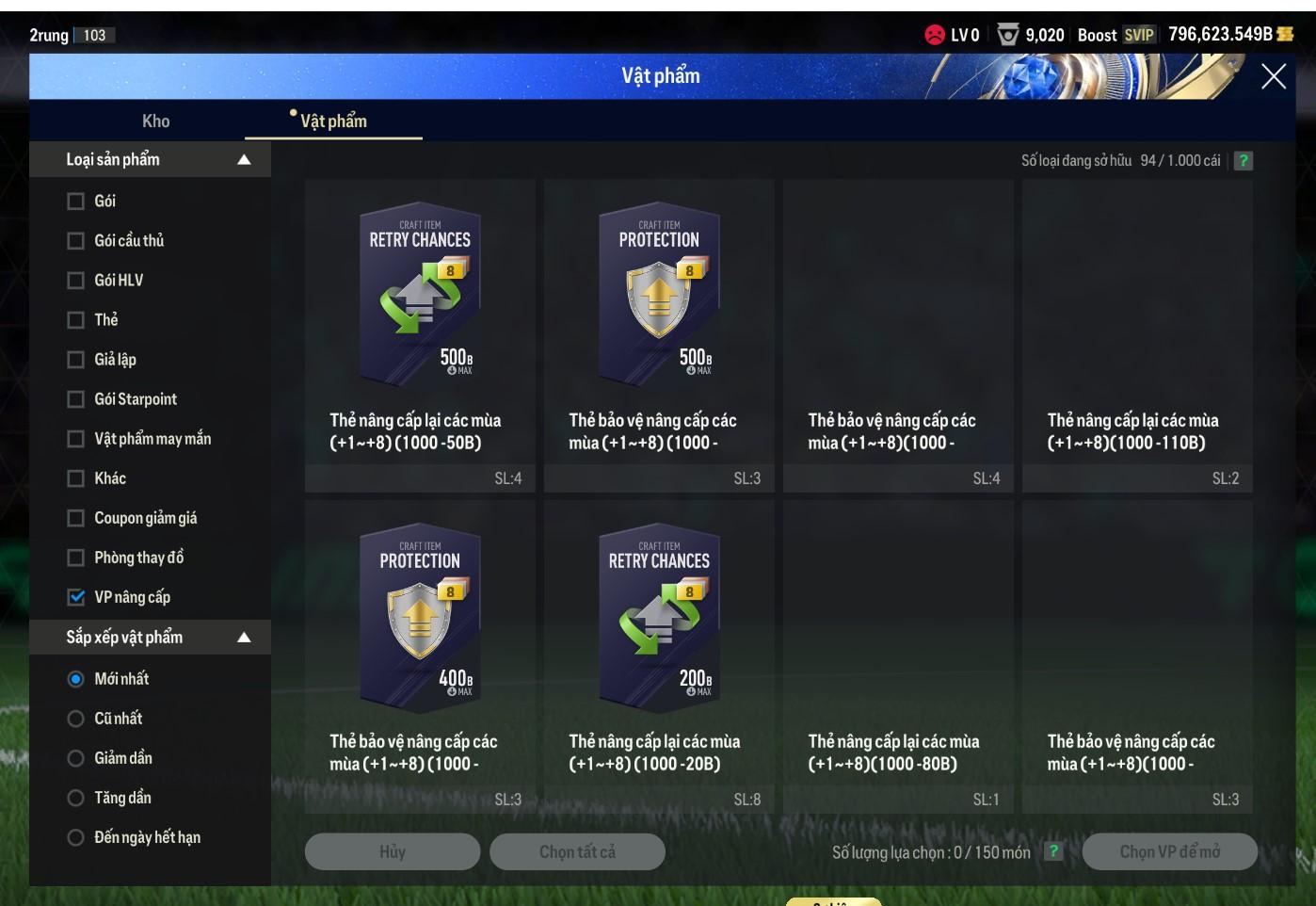The height and width of the screenshot is (906, 1316).
Task: Enable the Phòng thay đồ filter
Action: 76,558
